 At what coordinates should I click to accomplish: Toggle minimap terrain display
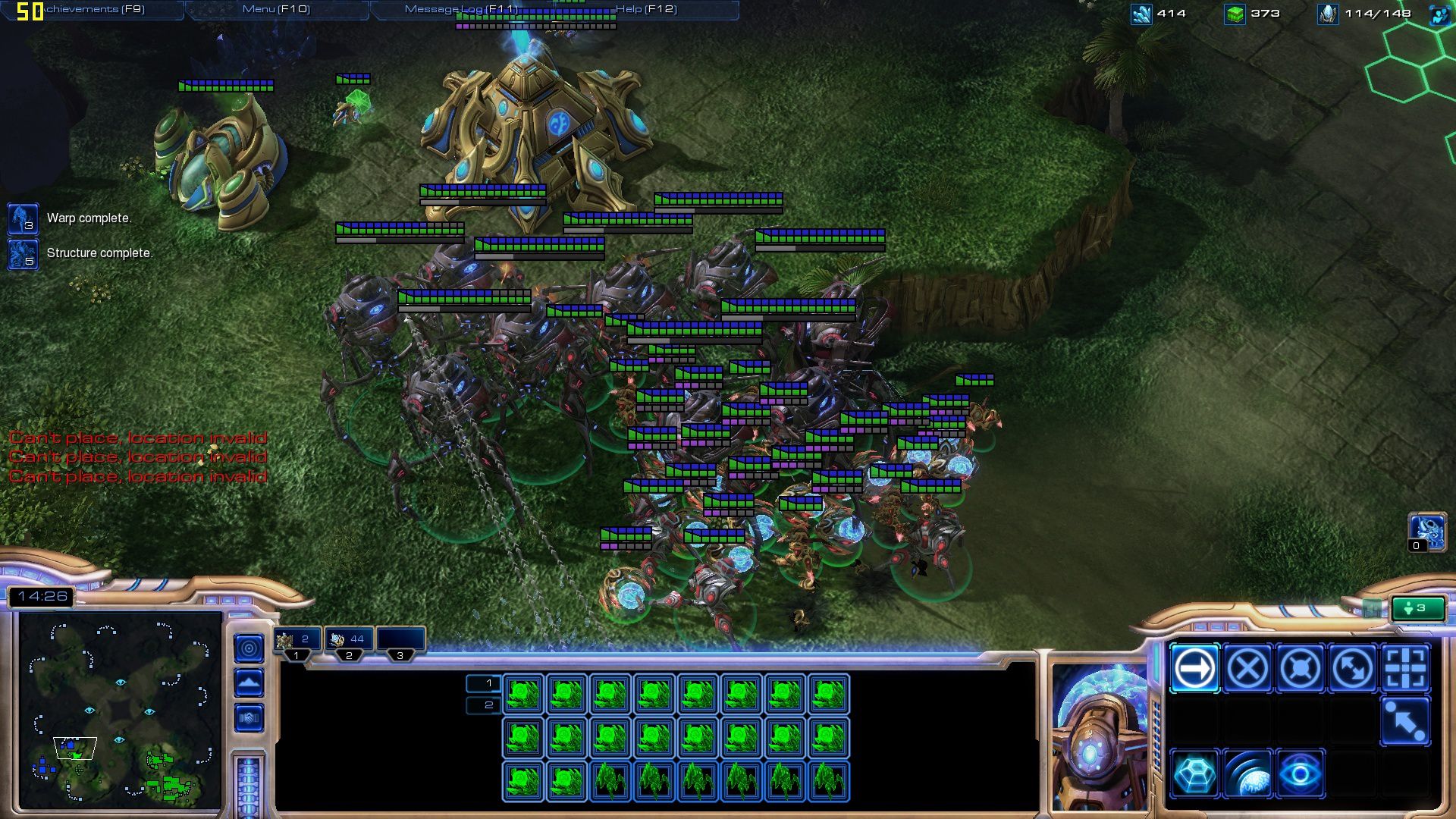point(249,683)
